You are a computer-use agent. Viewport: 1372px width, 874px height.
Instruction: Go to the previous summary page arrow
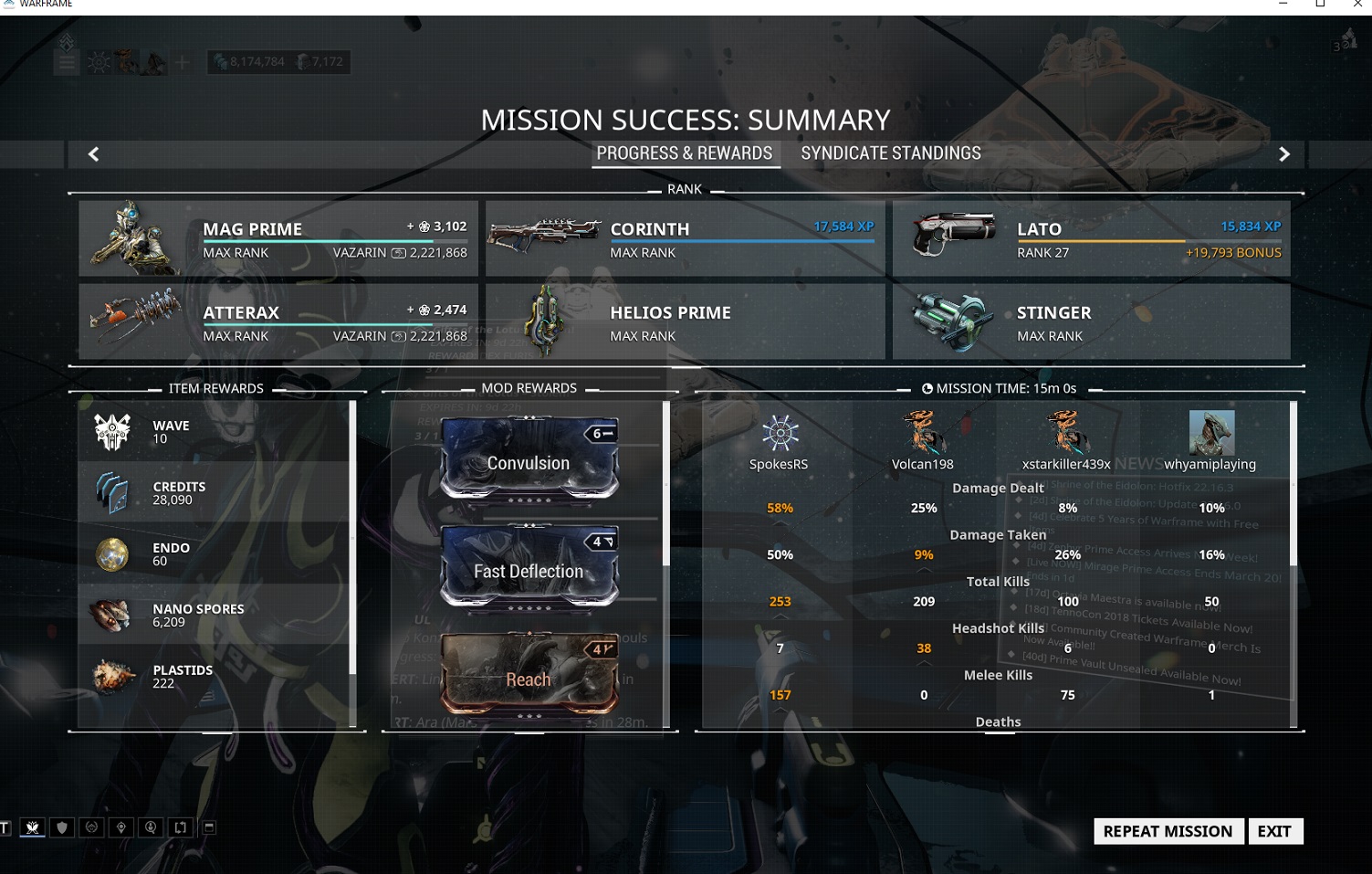pos(93,154)
